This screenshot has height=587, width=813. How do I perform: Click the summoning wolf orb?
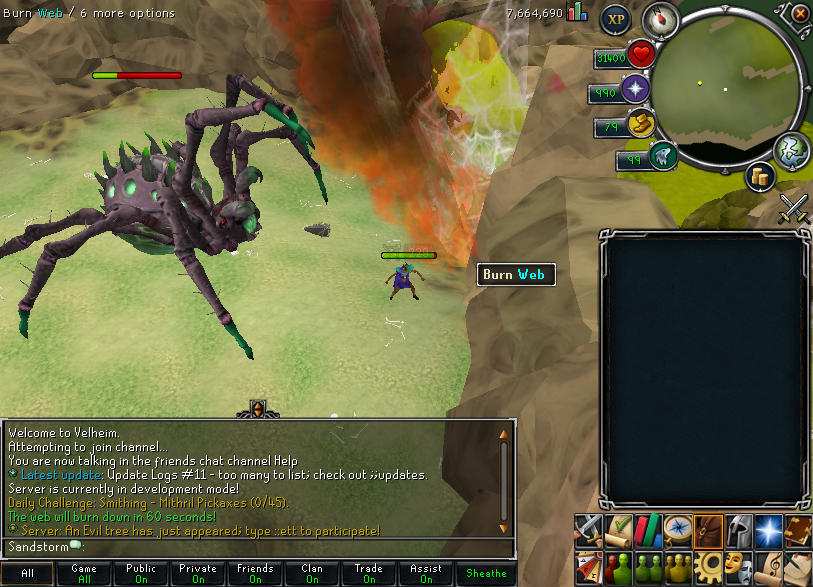662,156
